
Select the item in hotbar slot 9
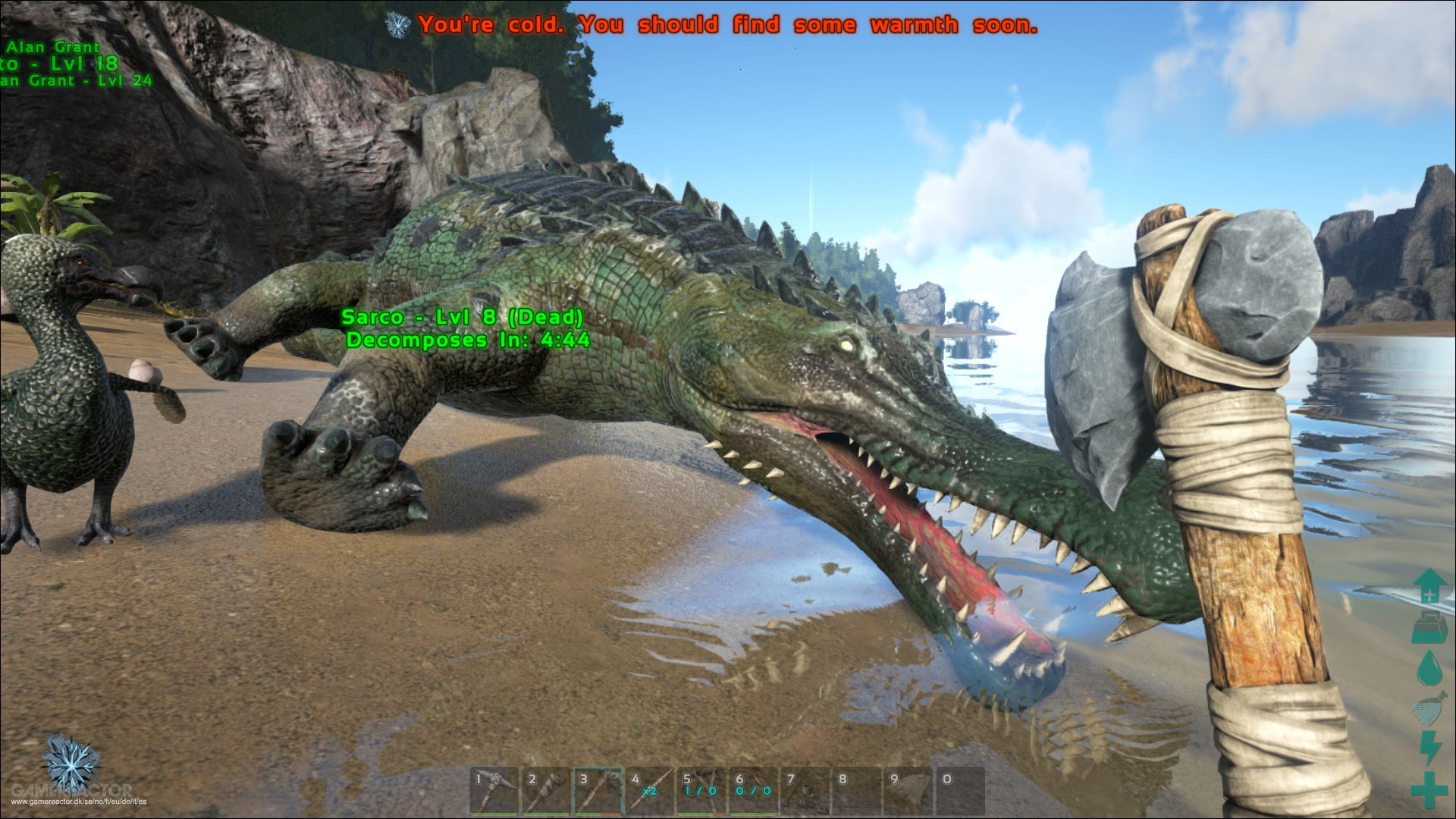coord(908,792)
